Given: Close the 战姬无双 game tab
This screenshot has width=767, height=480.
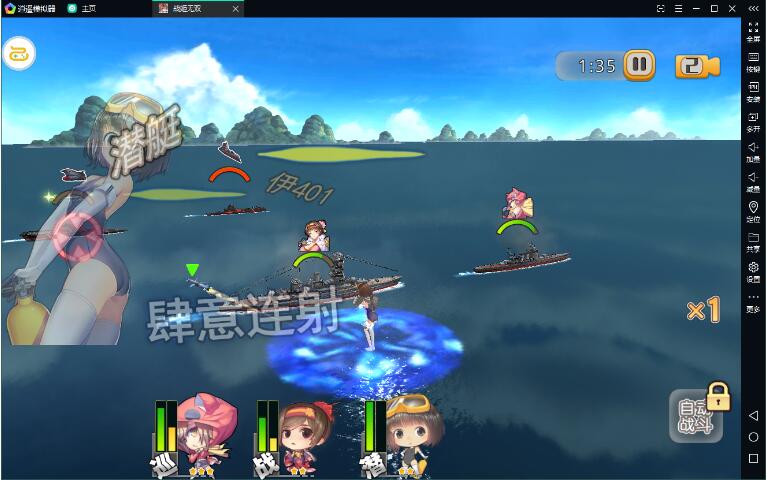Looking at the screenshot, I should click(x=236, y=8).
